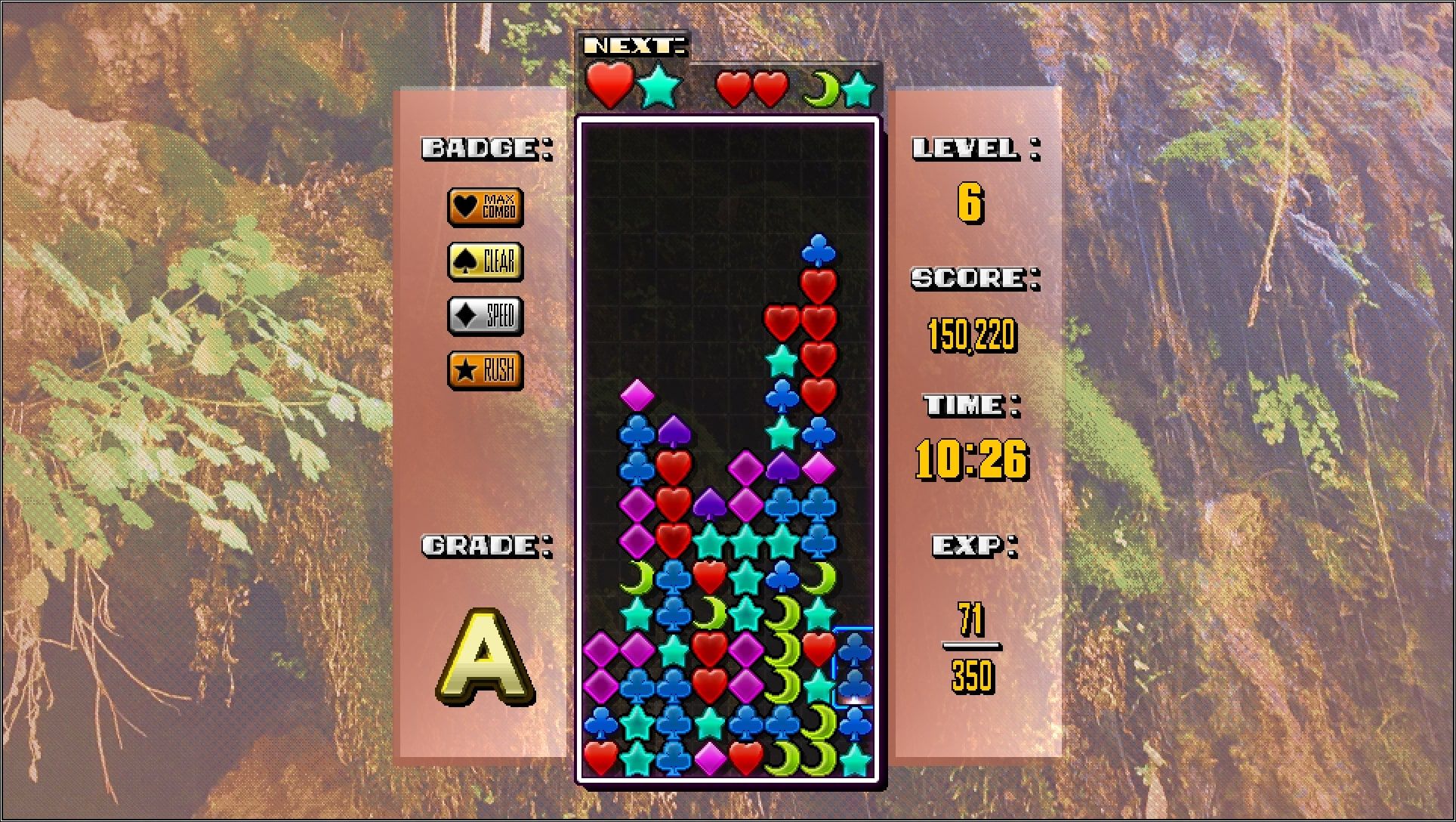Click the GRADE heading label
Image resolution: width=1456 pixels, height=822 pixels.
484,543
